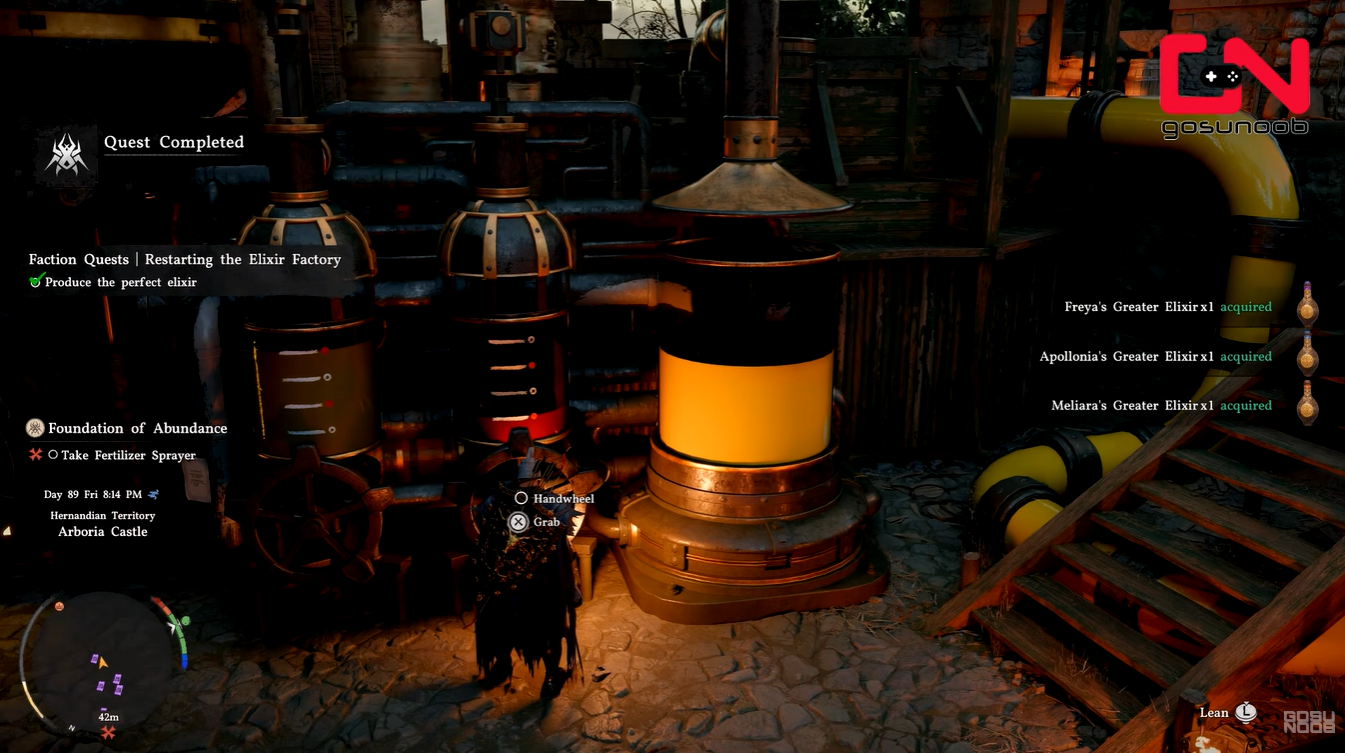The width and height of the screenshot is (1345, 753).
Task: Click the Quest Completed faction emblem
Action: pos(67,156)
